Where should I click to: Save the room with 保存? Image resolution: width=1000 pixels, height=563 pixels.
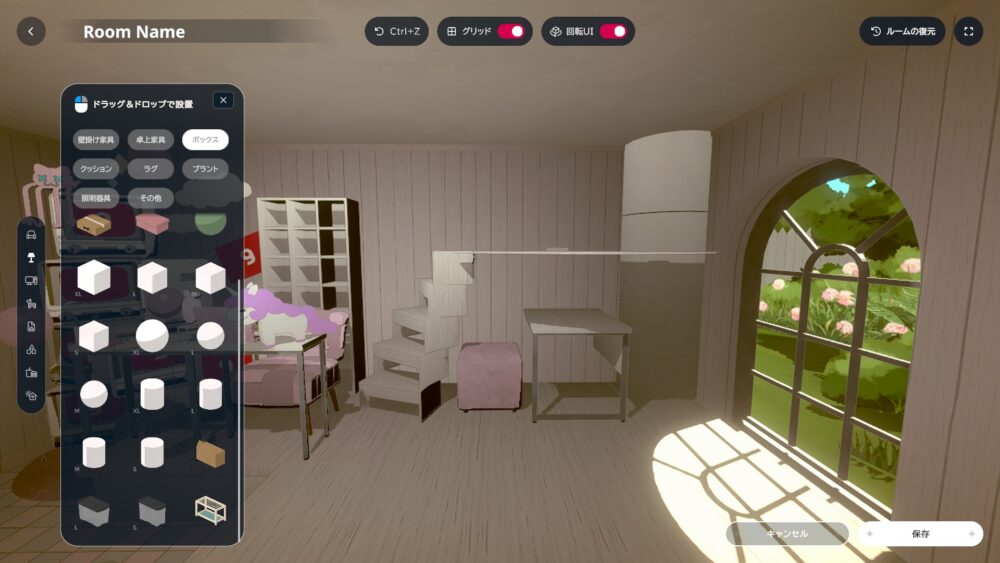point(920,534)
